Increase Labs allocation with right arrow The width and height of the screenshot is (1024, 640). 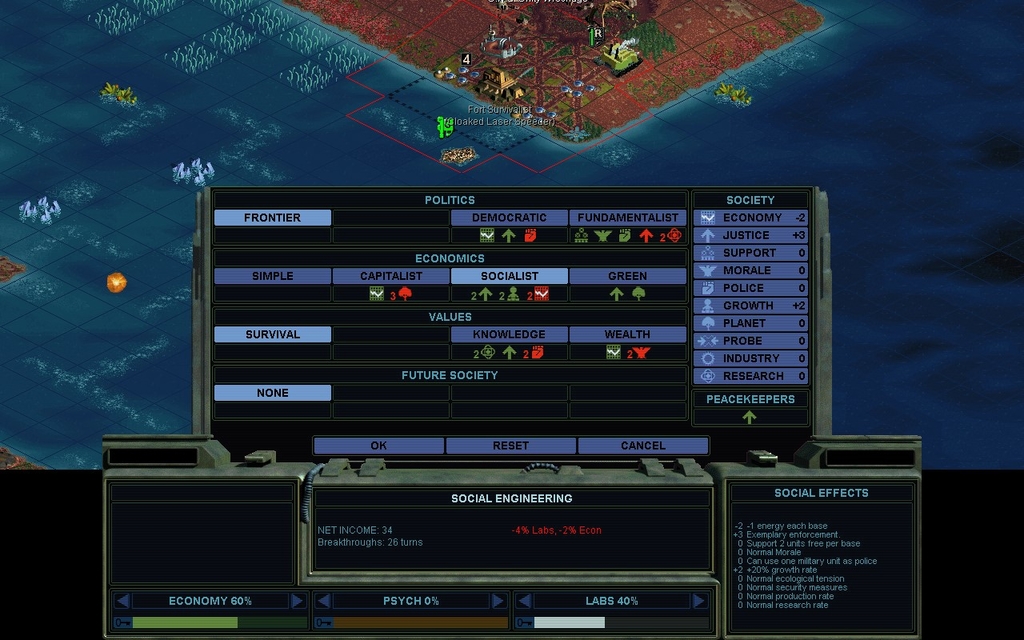[x=698, y=601]
